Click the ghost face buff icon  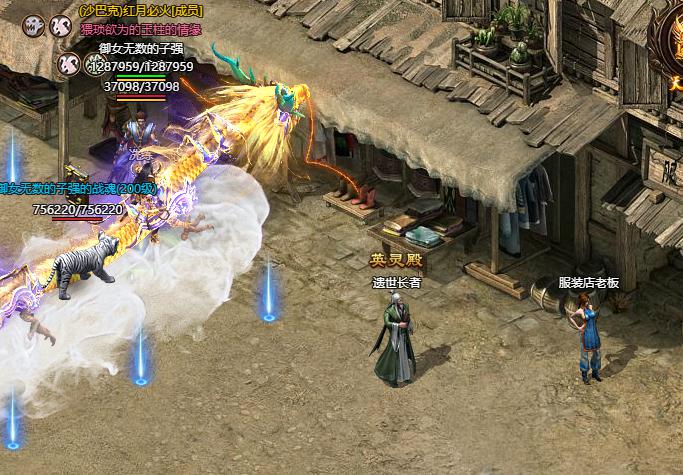point(31,27)
